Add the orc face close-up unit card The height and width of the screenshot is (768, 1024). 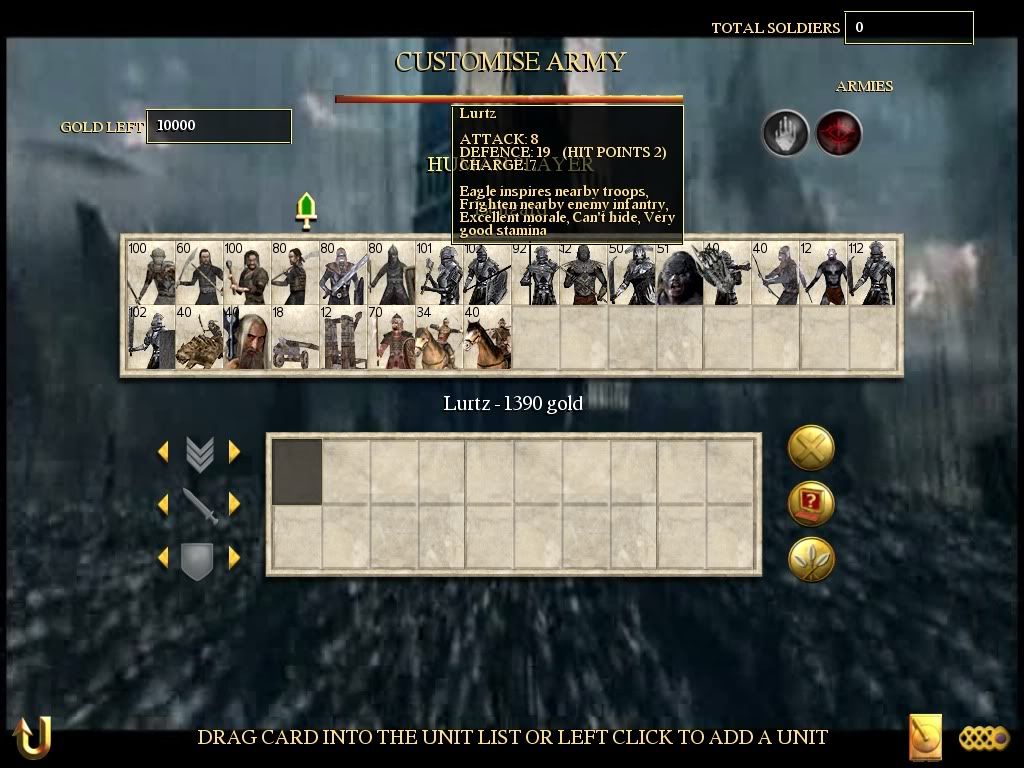(680, 273)
